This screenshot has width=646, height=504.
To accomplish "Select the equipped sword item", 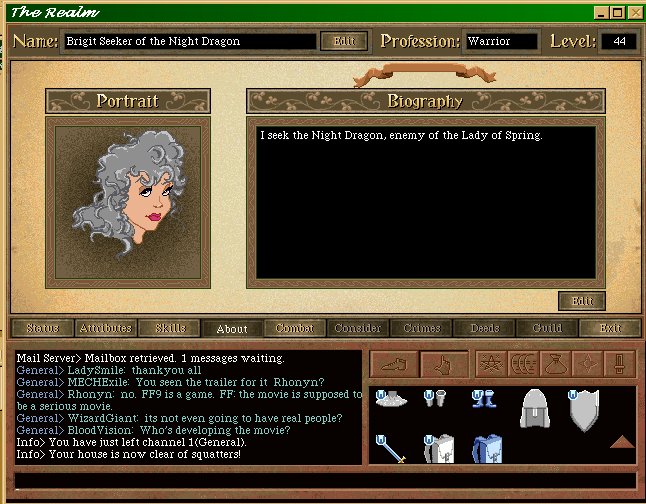I will click(388, 449).
